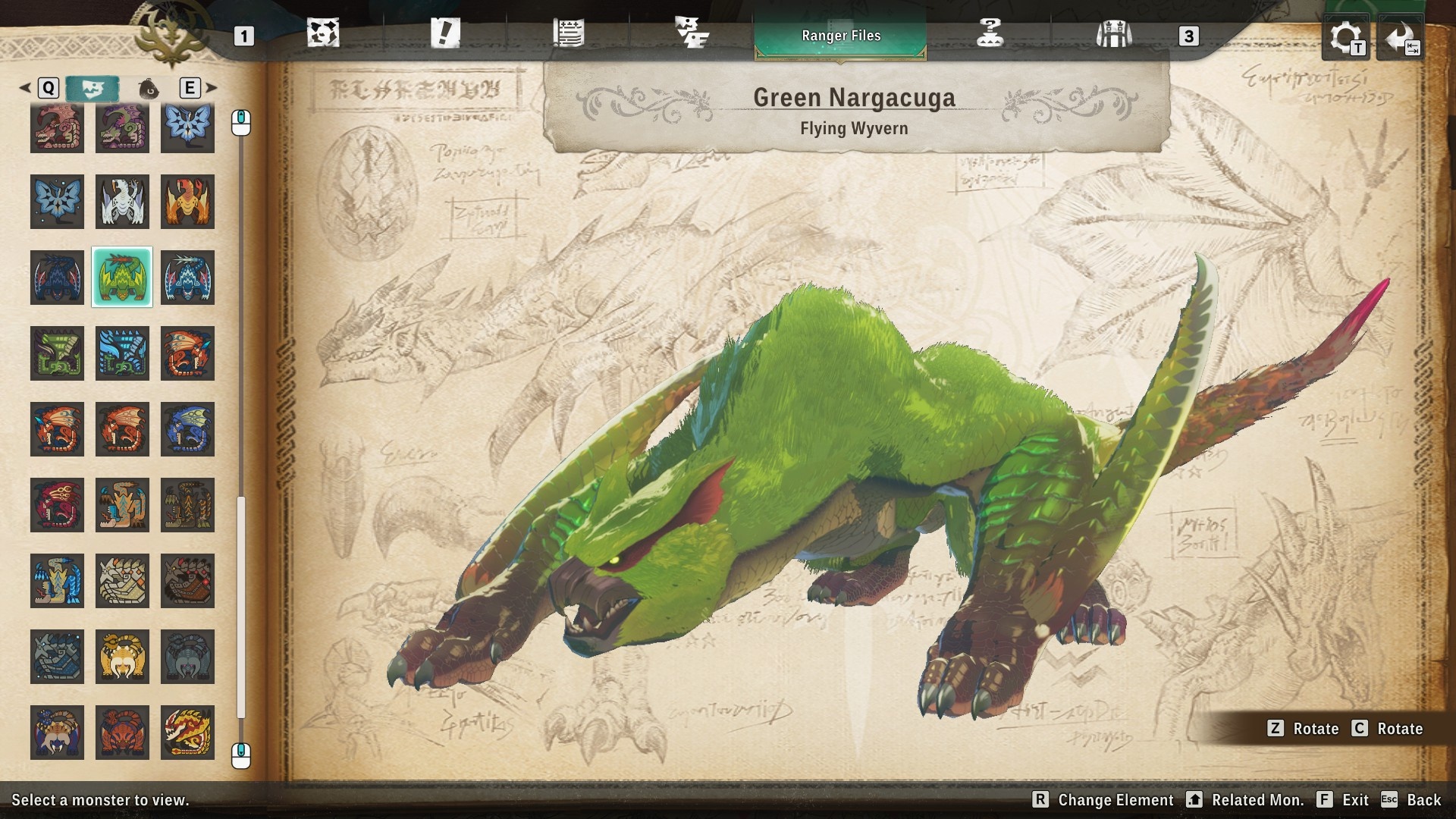Image resolution: width=1456 pixels, height=819 pixels.
Task: Click the Z Rotate button
Action: click(x=1306, y=729)
